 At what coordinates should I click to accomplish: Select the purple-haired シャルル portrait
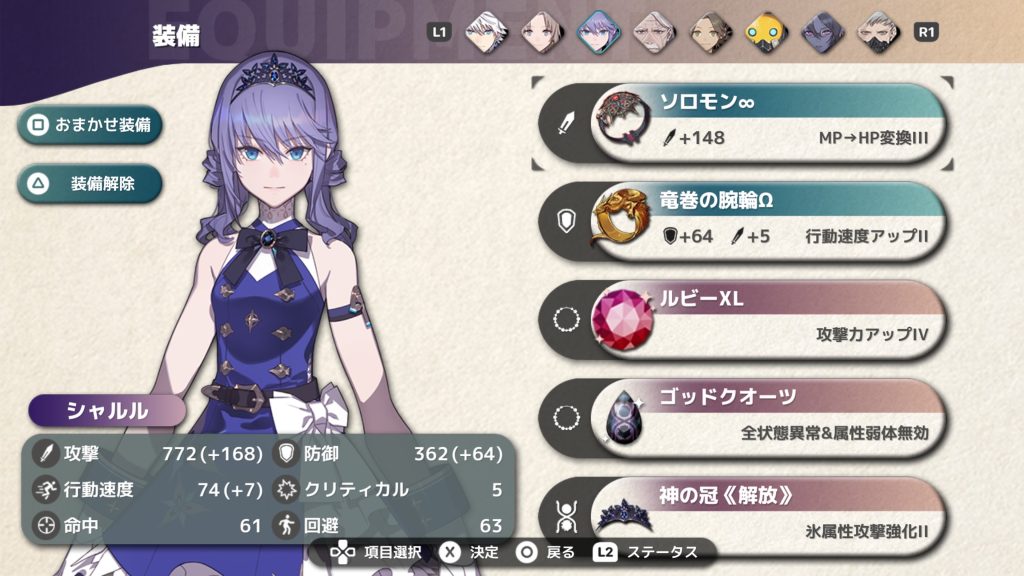(x=597, y=31)
